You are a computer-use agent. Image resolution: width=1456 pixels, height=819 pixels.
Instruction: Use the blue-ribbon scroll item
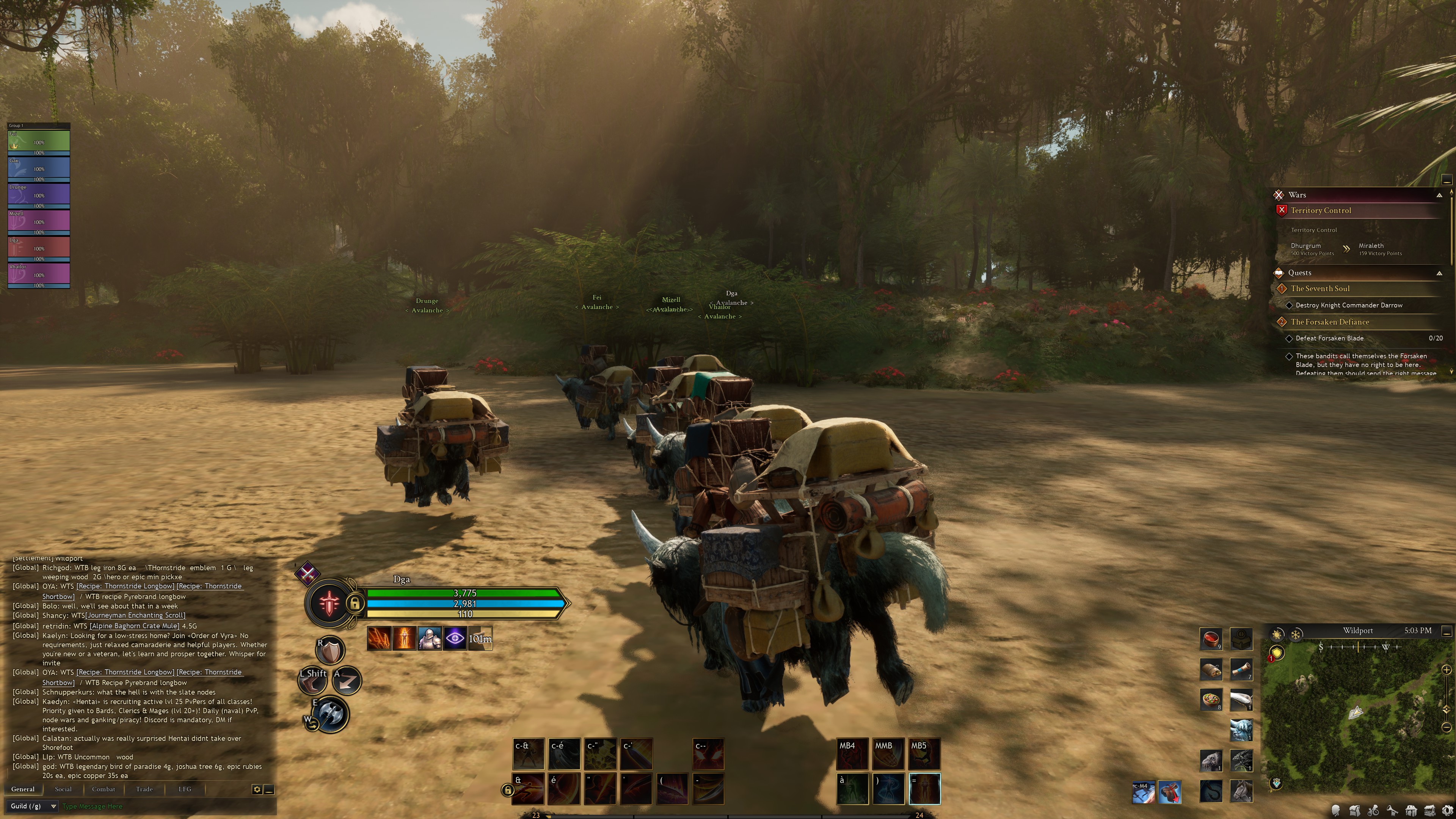pyautogui.click(x=1241, y=669)
